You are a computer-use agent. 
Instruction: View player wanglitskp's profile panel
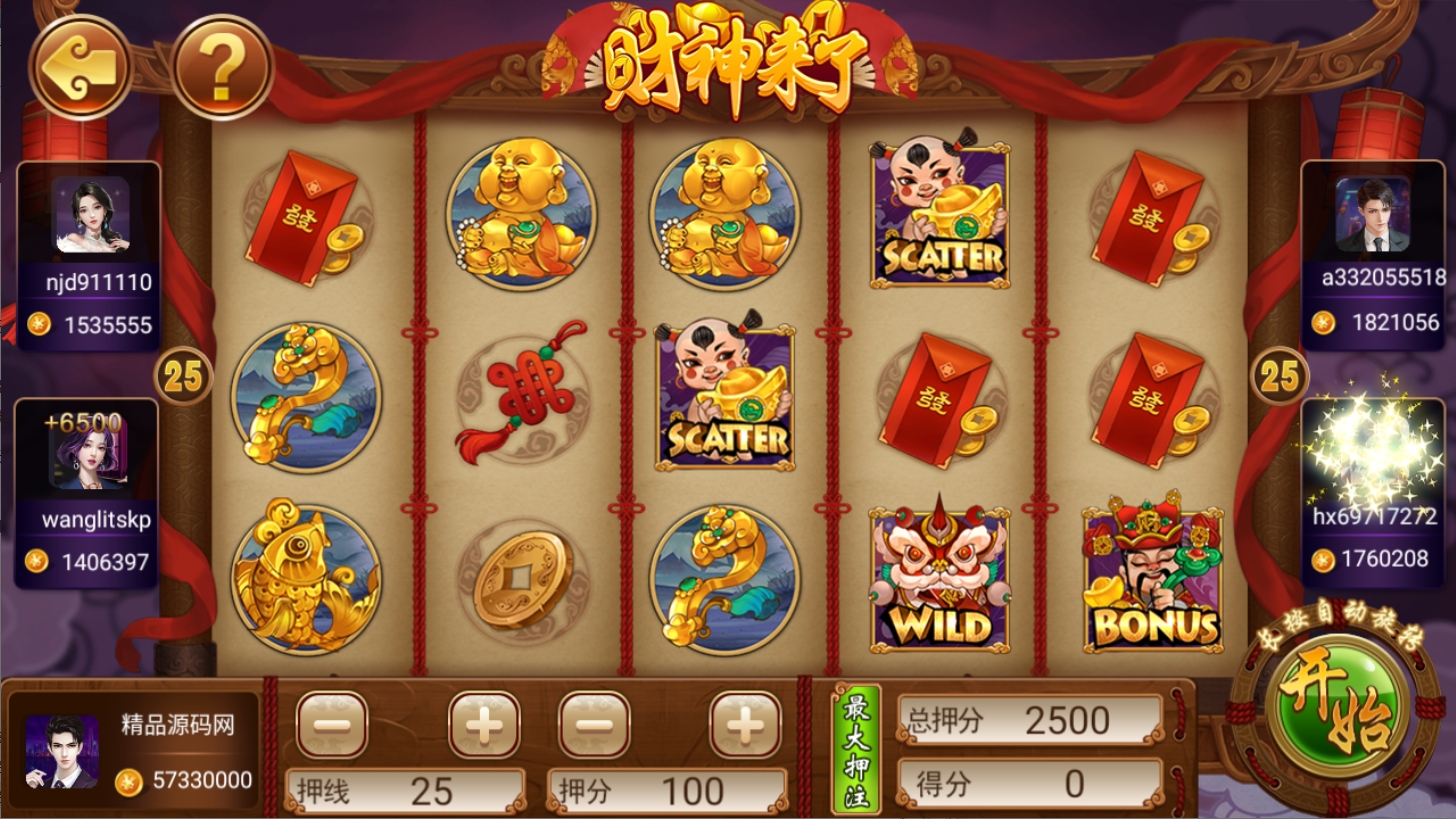pyautogui.click(x=87, y=493)
